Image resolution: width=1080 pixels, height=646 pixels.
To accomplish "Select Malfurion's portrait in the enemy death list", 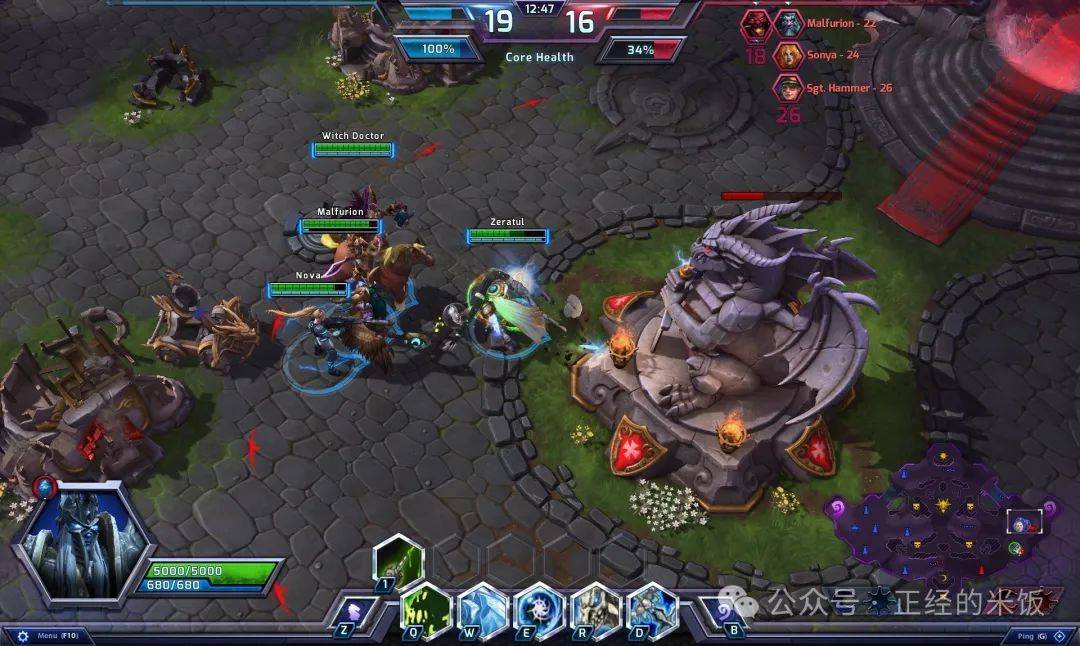I will pos(790,23).
